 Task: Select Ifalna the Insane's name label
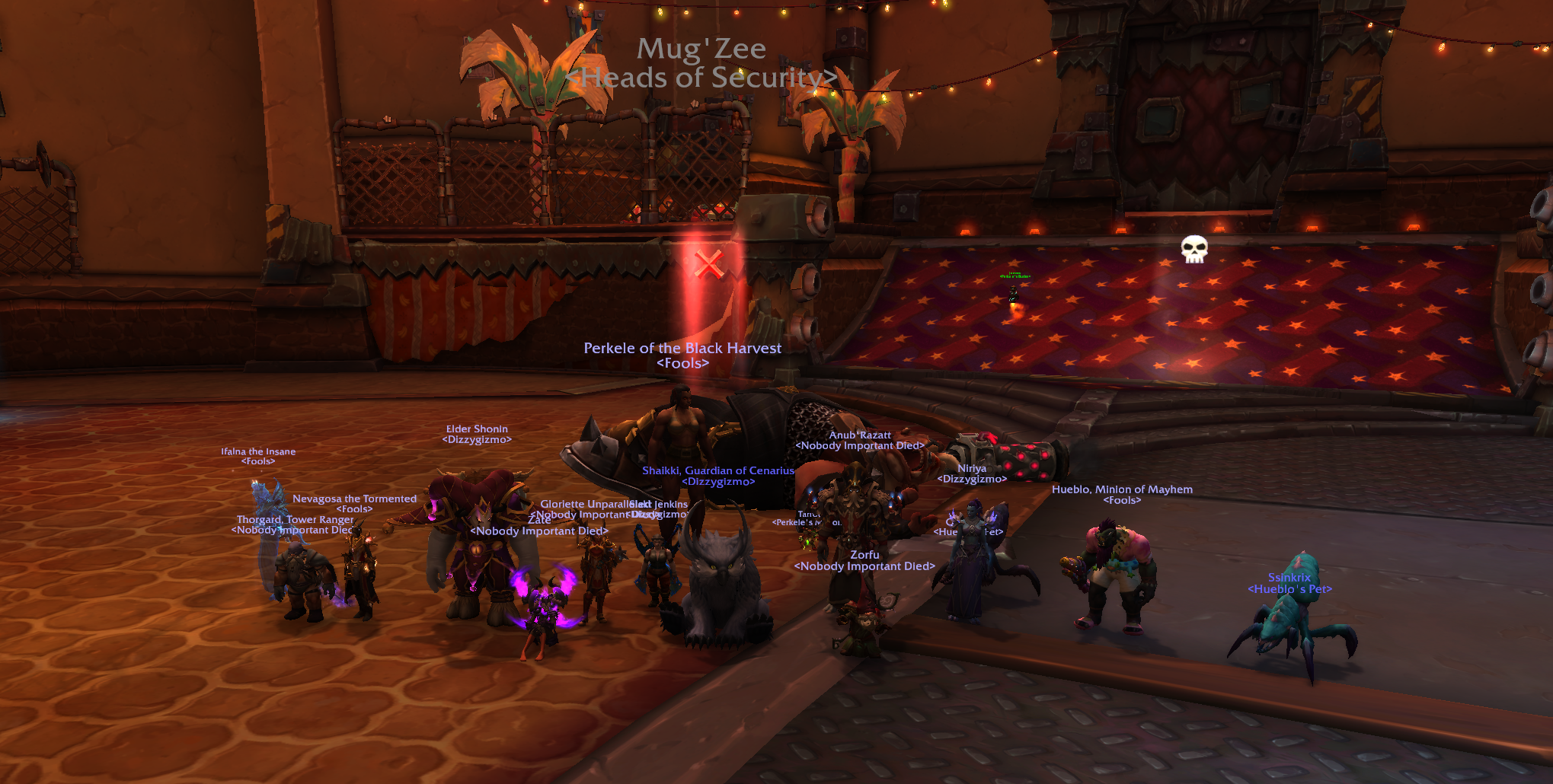(x=257, y=451)
